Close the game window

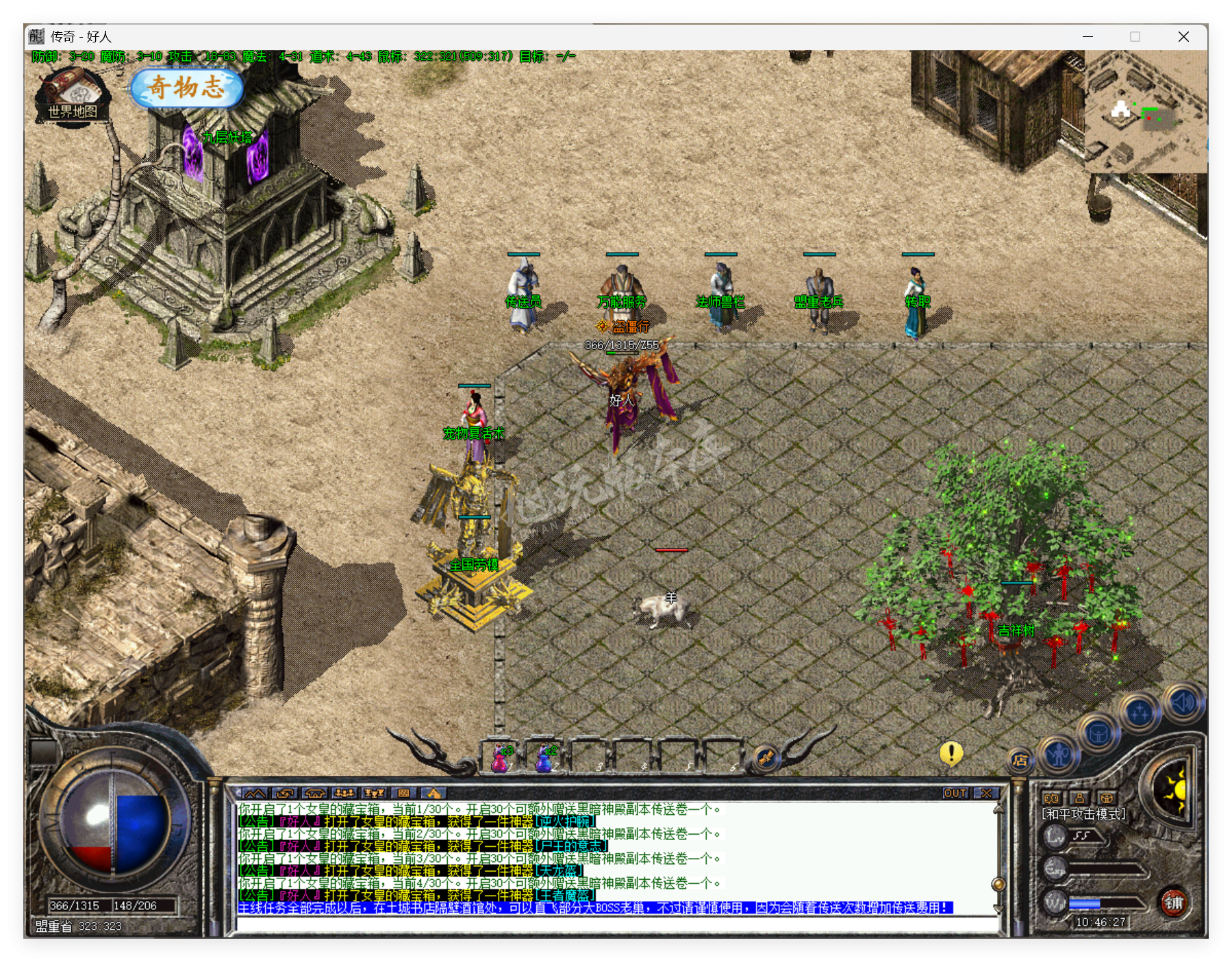(1183, 37)
